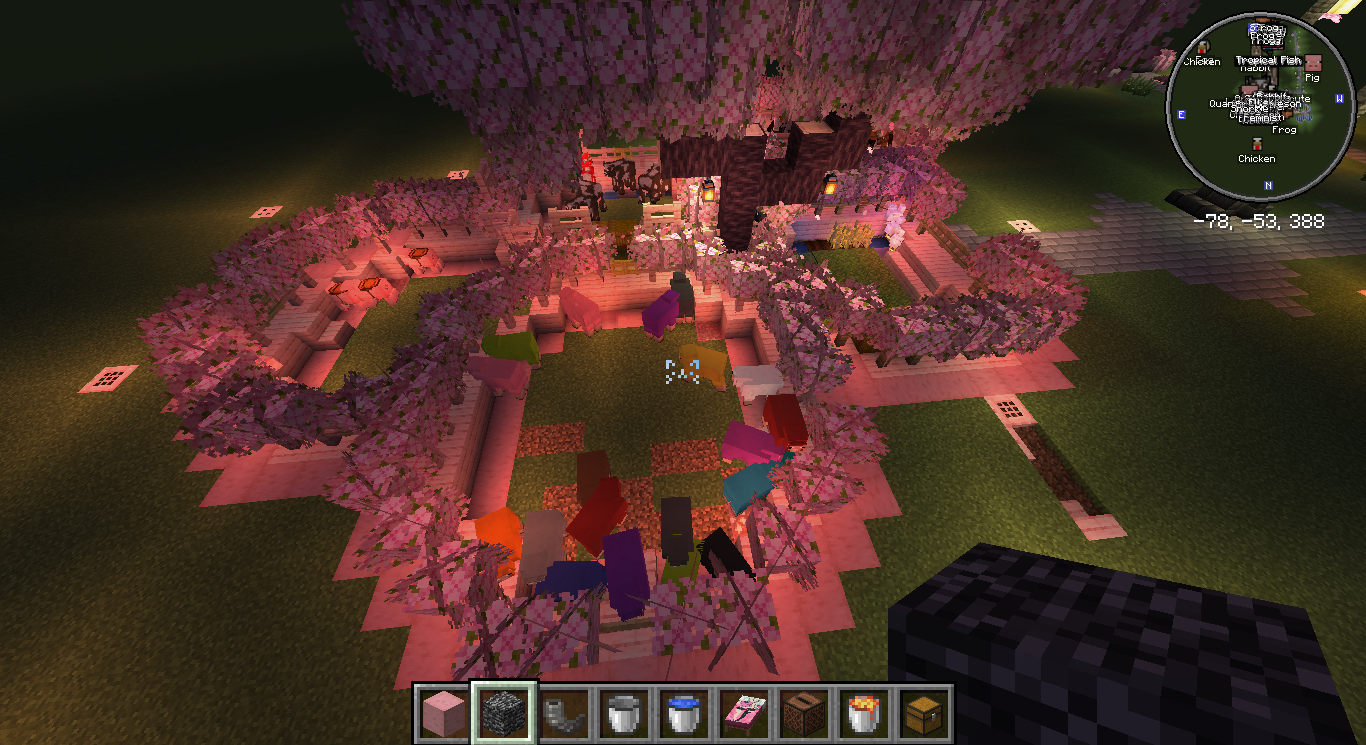This screenshot has width=1366, height=745.
Task: Choose the note block hotbar slot
Action: (804, 714)
